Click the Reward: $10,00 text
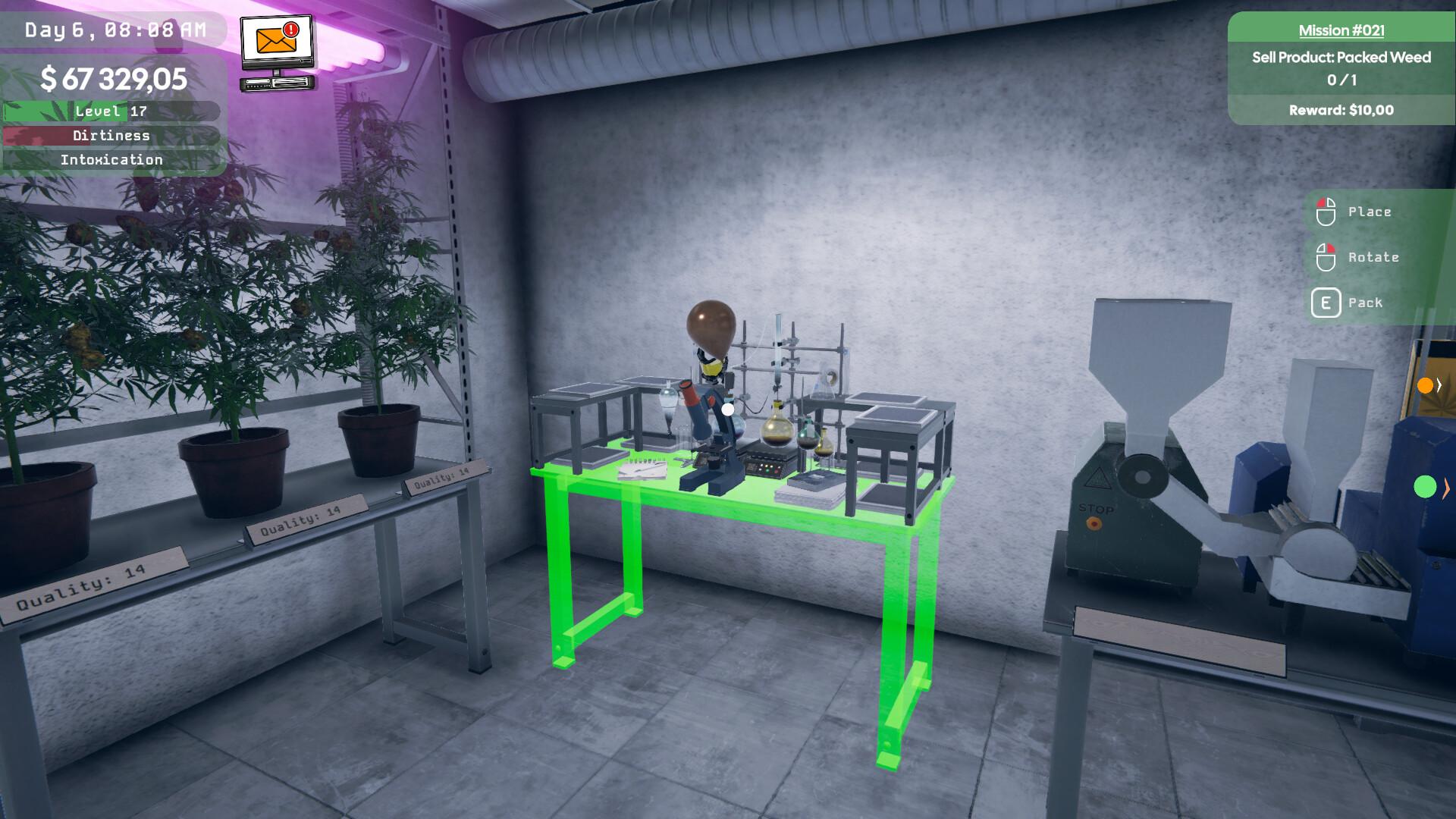The width and height of the screenshot is (1456, 819). [x=1340, y=109]
